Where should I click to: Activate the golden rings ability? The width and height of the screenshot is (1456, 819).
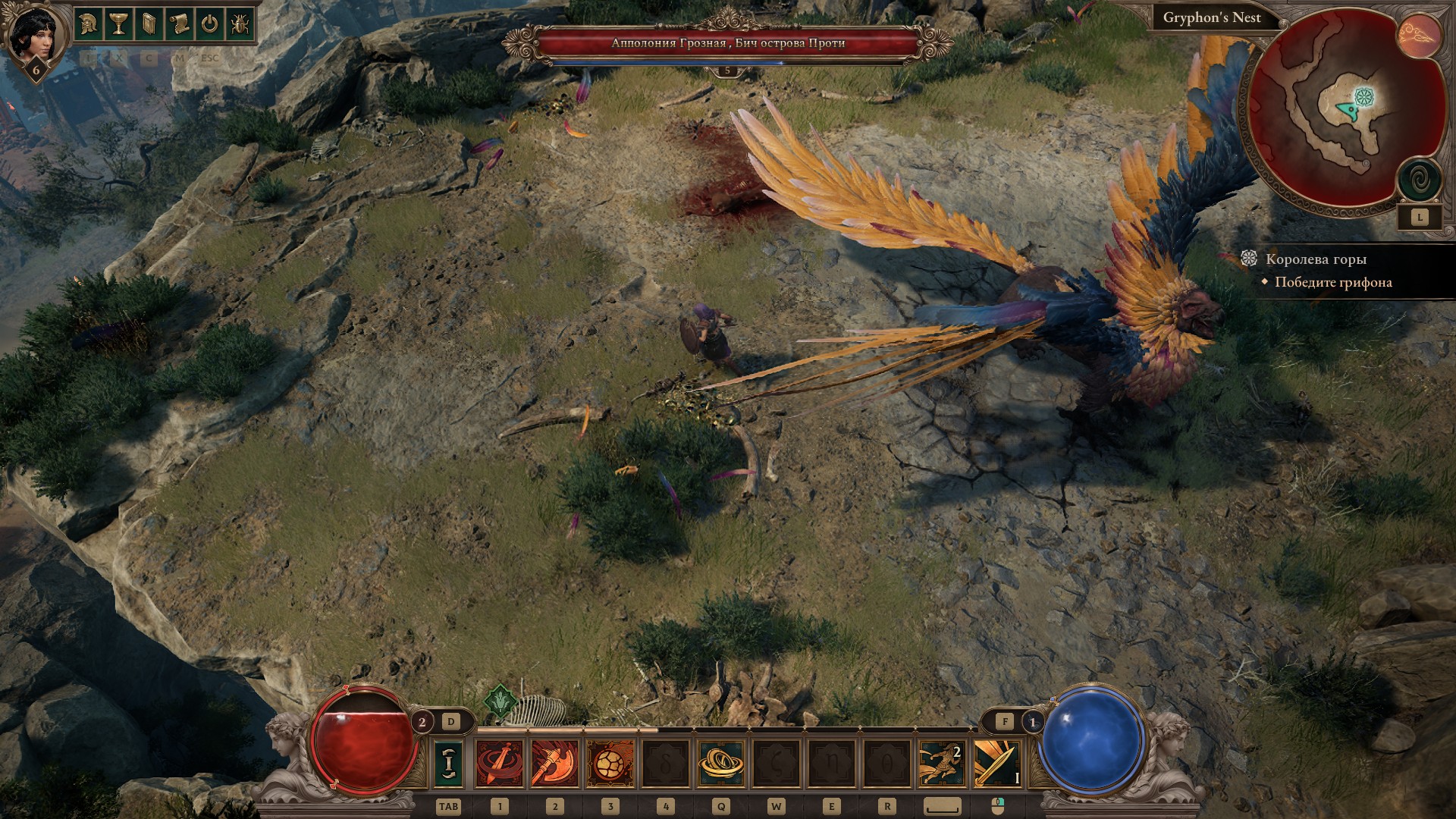point(720,763)
